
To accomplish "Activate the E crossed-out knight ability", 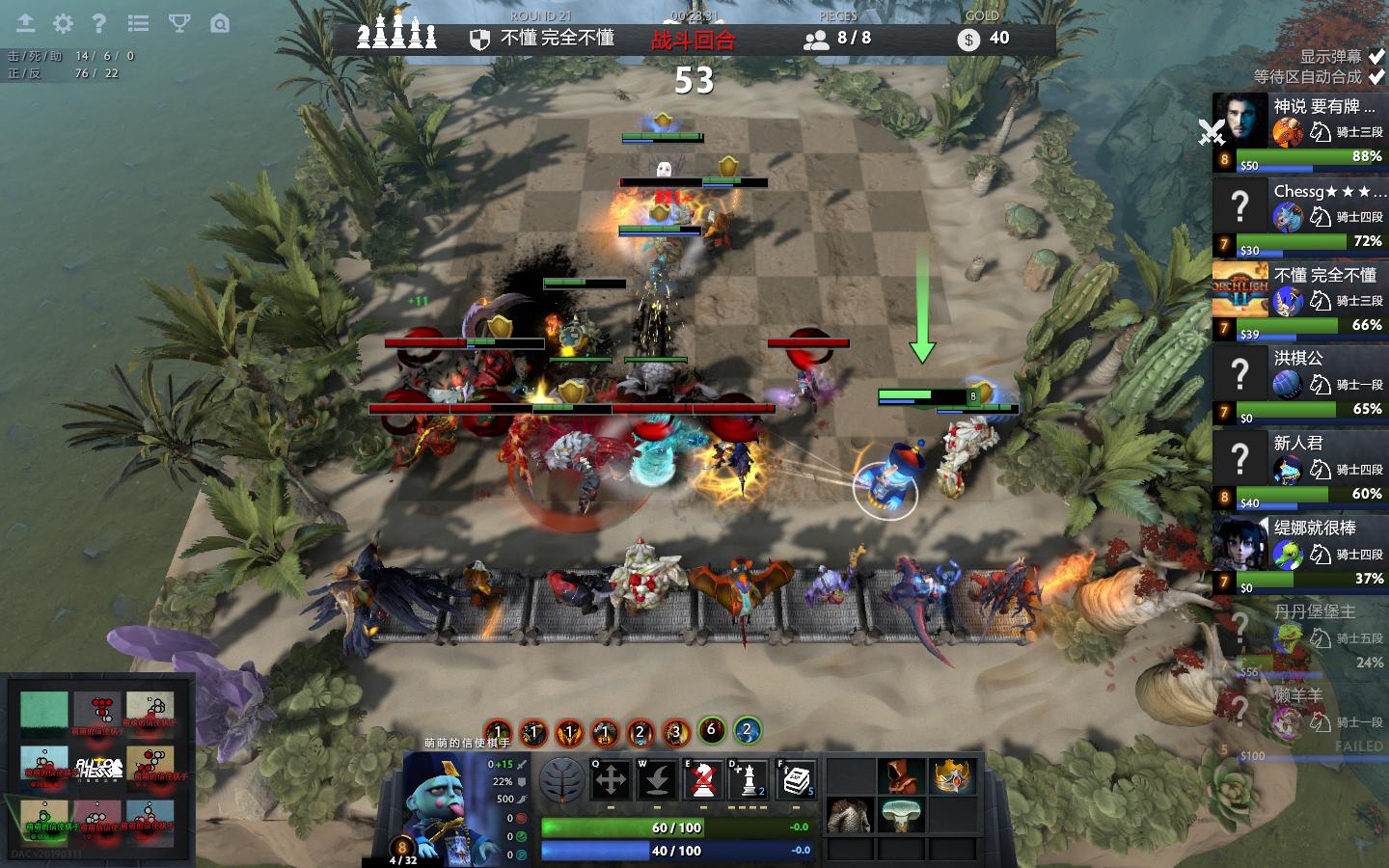I will 703,779.
